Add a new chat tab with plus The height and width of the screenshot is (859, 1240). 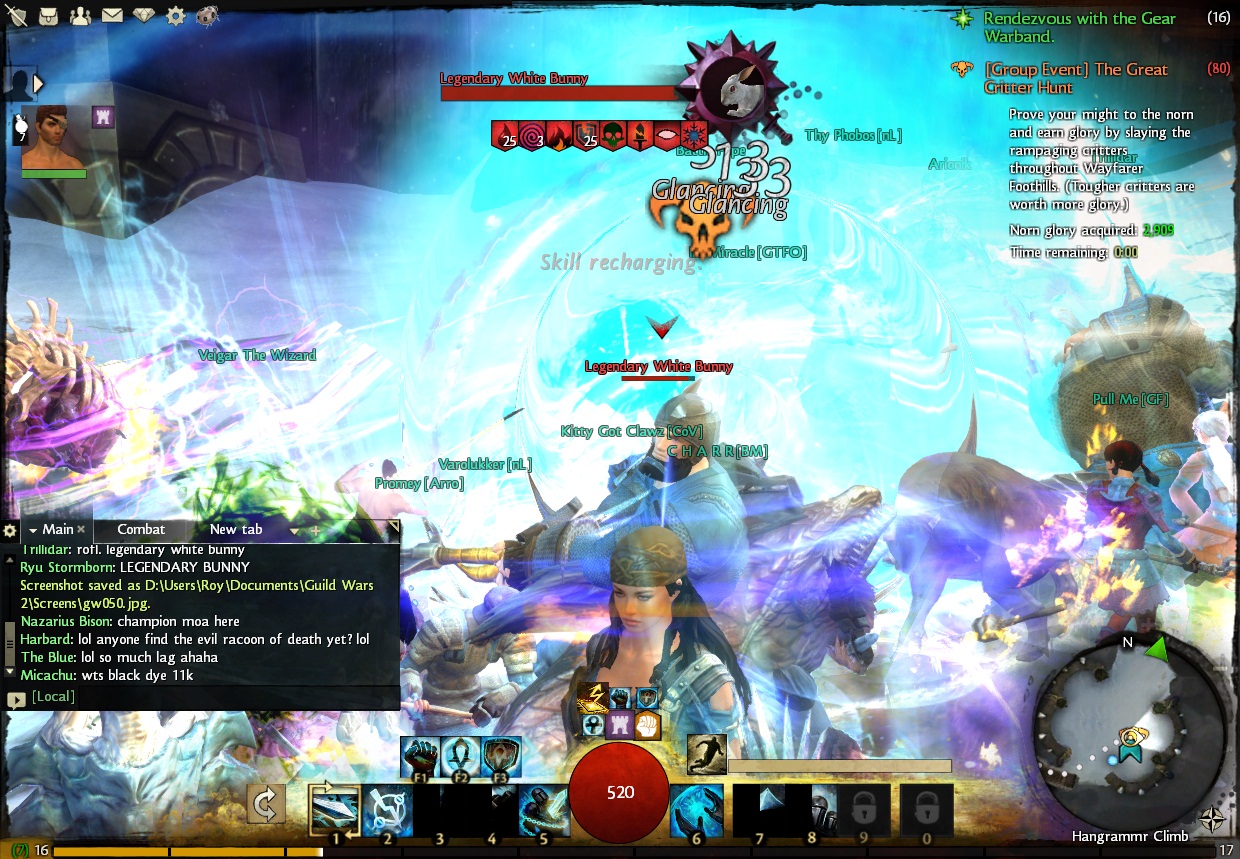[316, 530]
